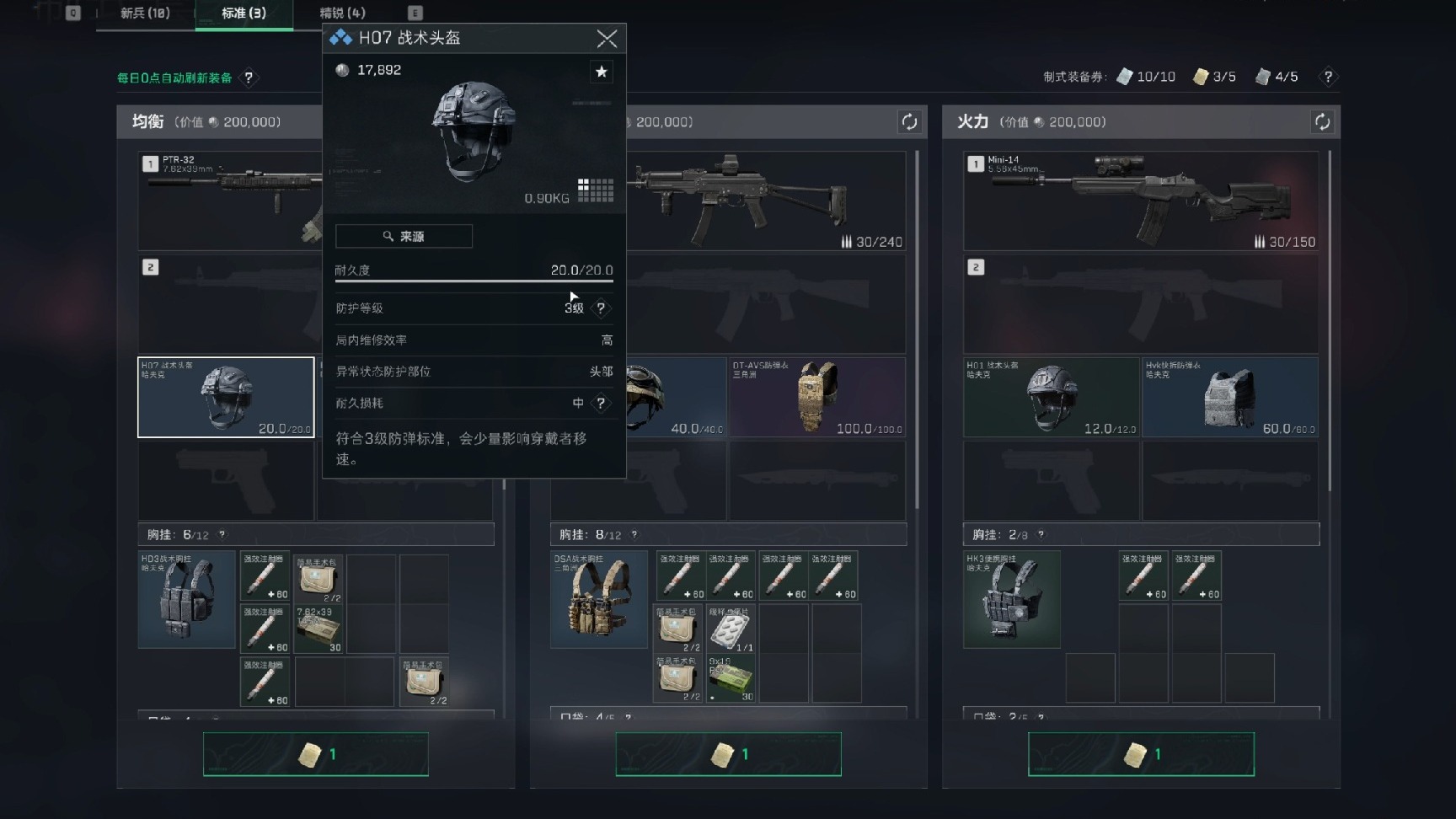Pick the HK3便携胸挂 chest rig slot
The width and height of the screenshot is (1456, 819).
[1011, 599]
